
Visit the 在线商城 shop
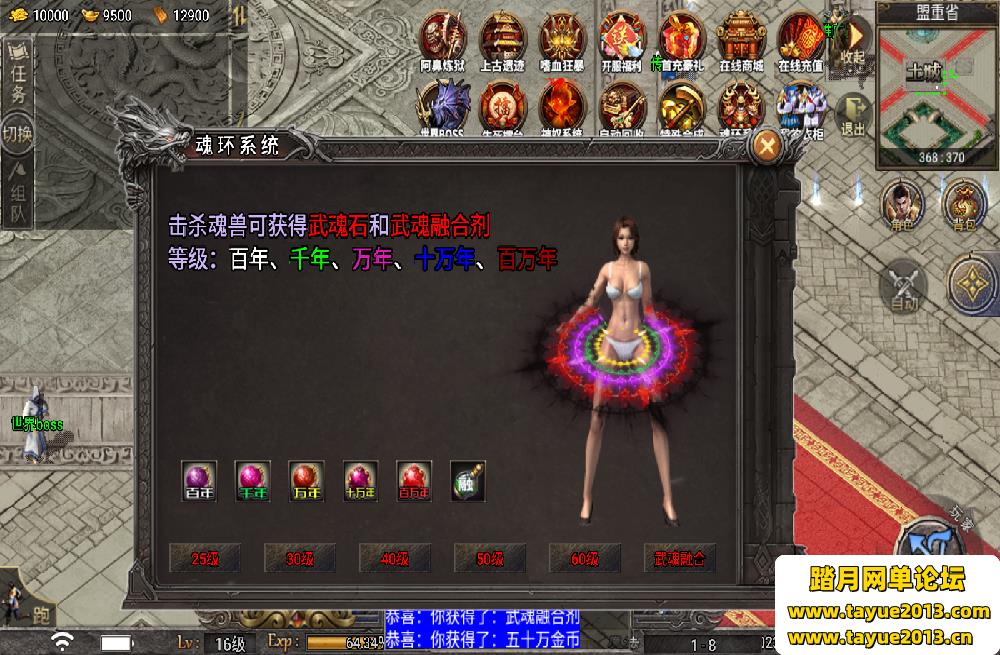(x=742, y=40)
